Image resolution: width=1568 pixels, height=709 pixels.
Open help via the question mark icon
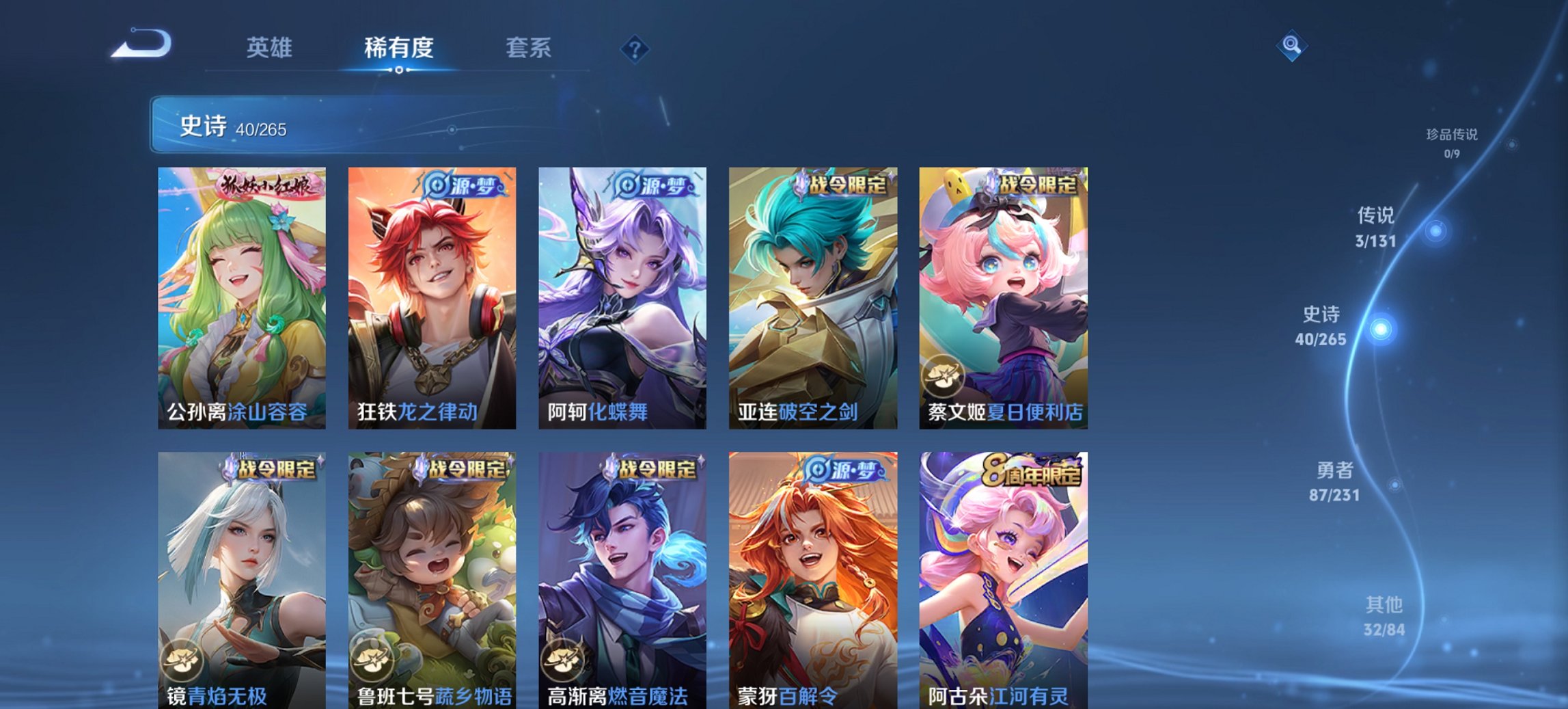pos(635,48)
